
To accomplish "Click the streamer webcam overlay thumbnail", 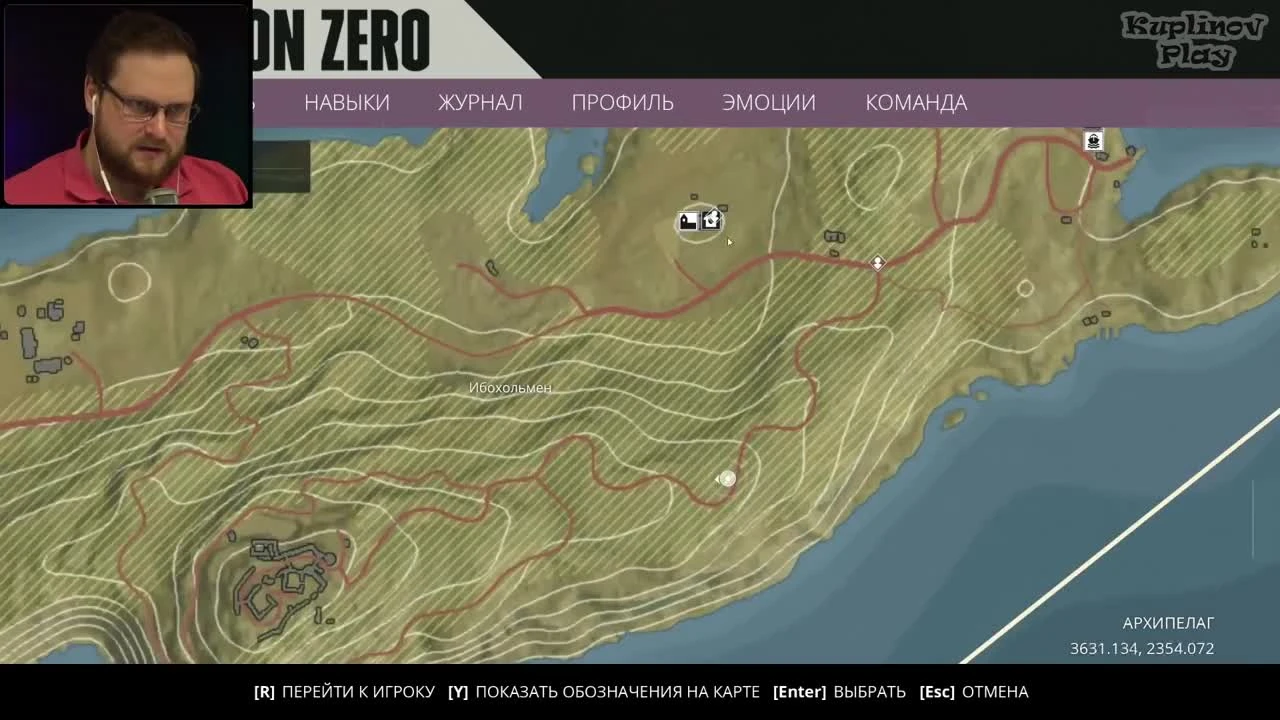I will tap(123, 104).
